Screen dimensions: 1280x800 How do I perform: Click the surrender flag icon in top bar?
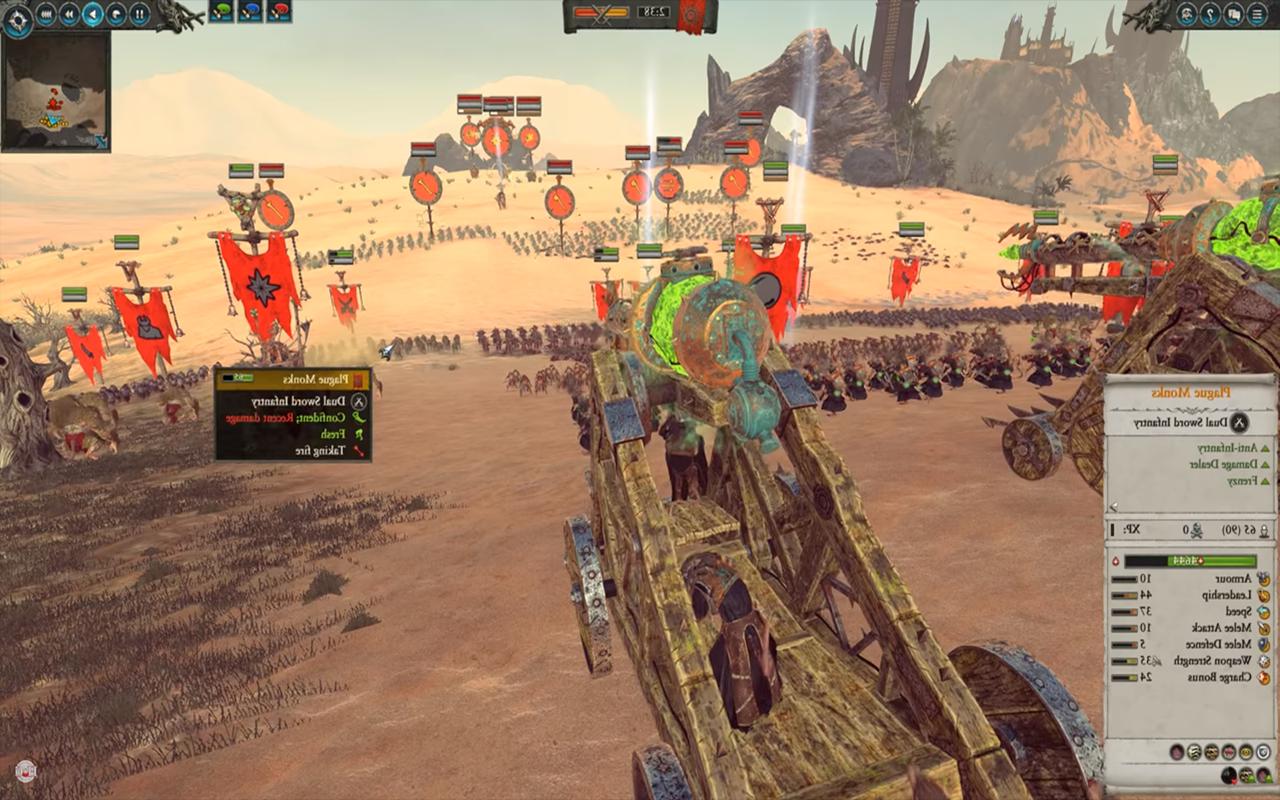(x=1233, y=14)
